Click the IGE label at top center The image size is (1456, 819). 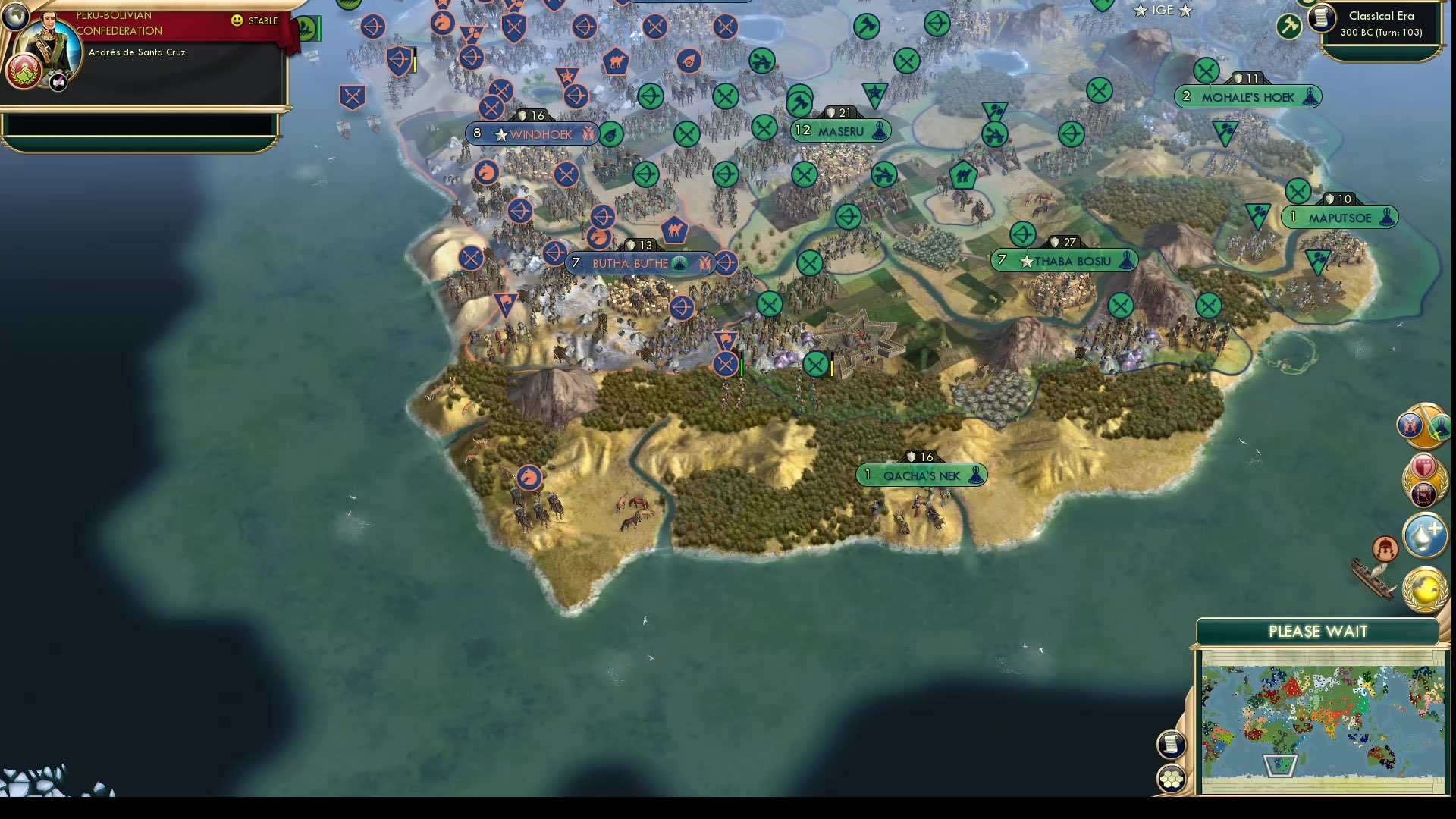pyautogui.click(x=1163, y=11)
